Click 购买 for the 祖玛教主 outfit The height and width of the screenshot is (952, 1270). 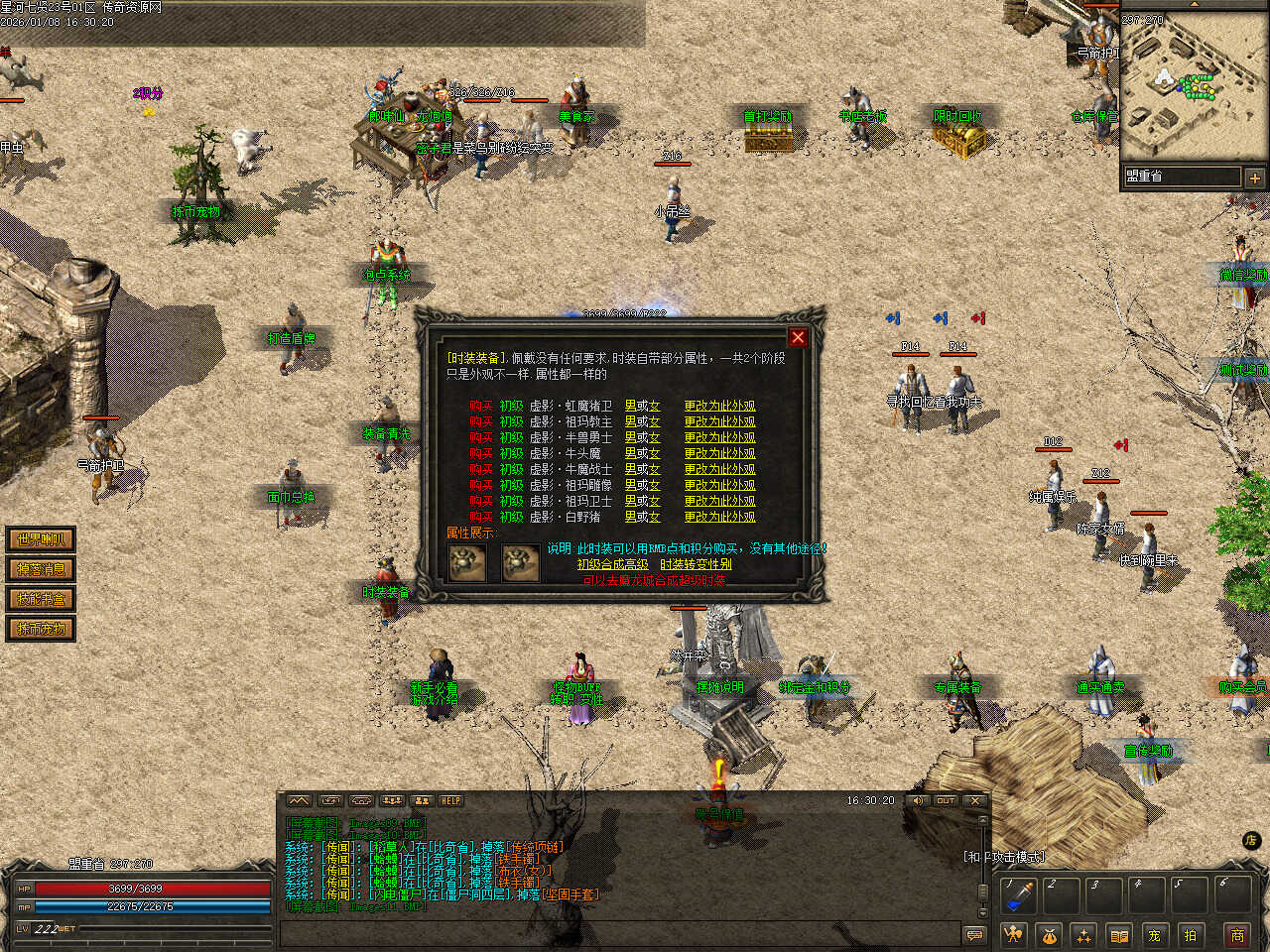480,421
